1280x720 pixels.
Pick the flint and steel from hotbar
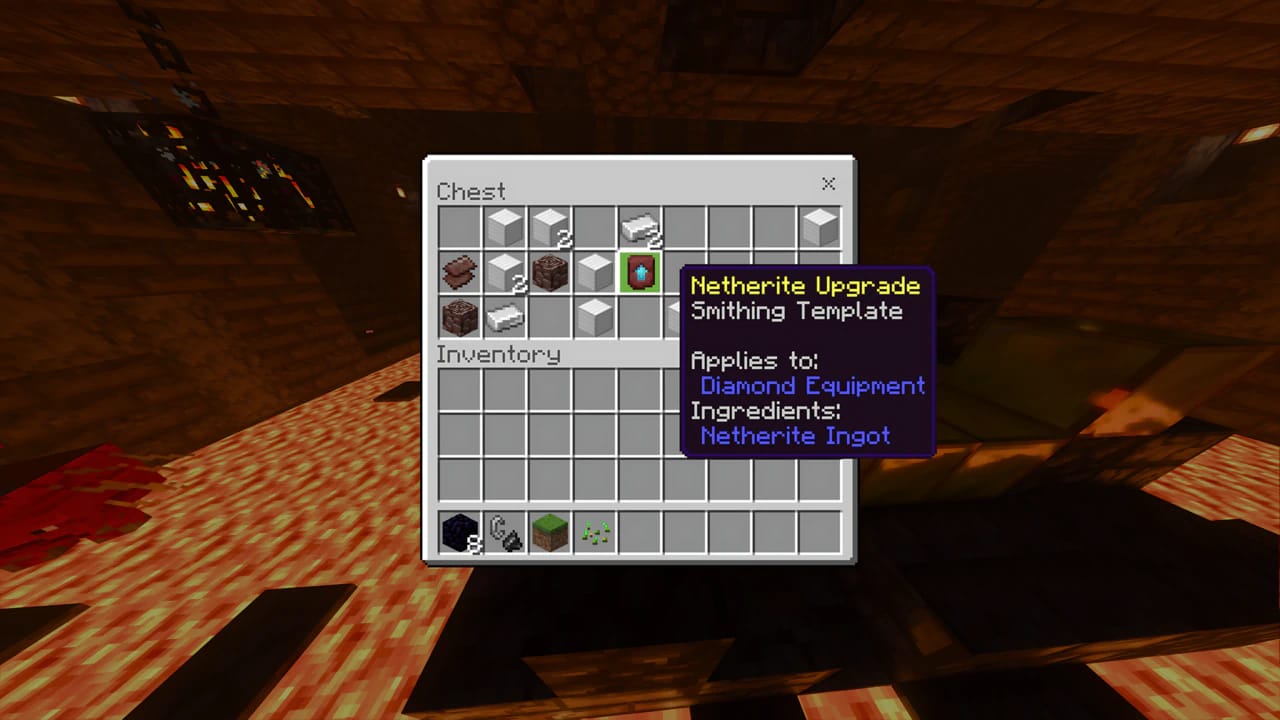click(504, 532)
